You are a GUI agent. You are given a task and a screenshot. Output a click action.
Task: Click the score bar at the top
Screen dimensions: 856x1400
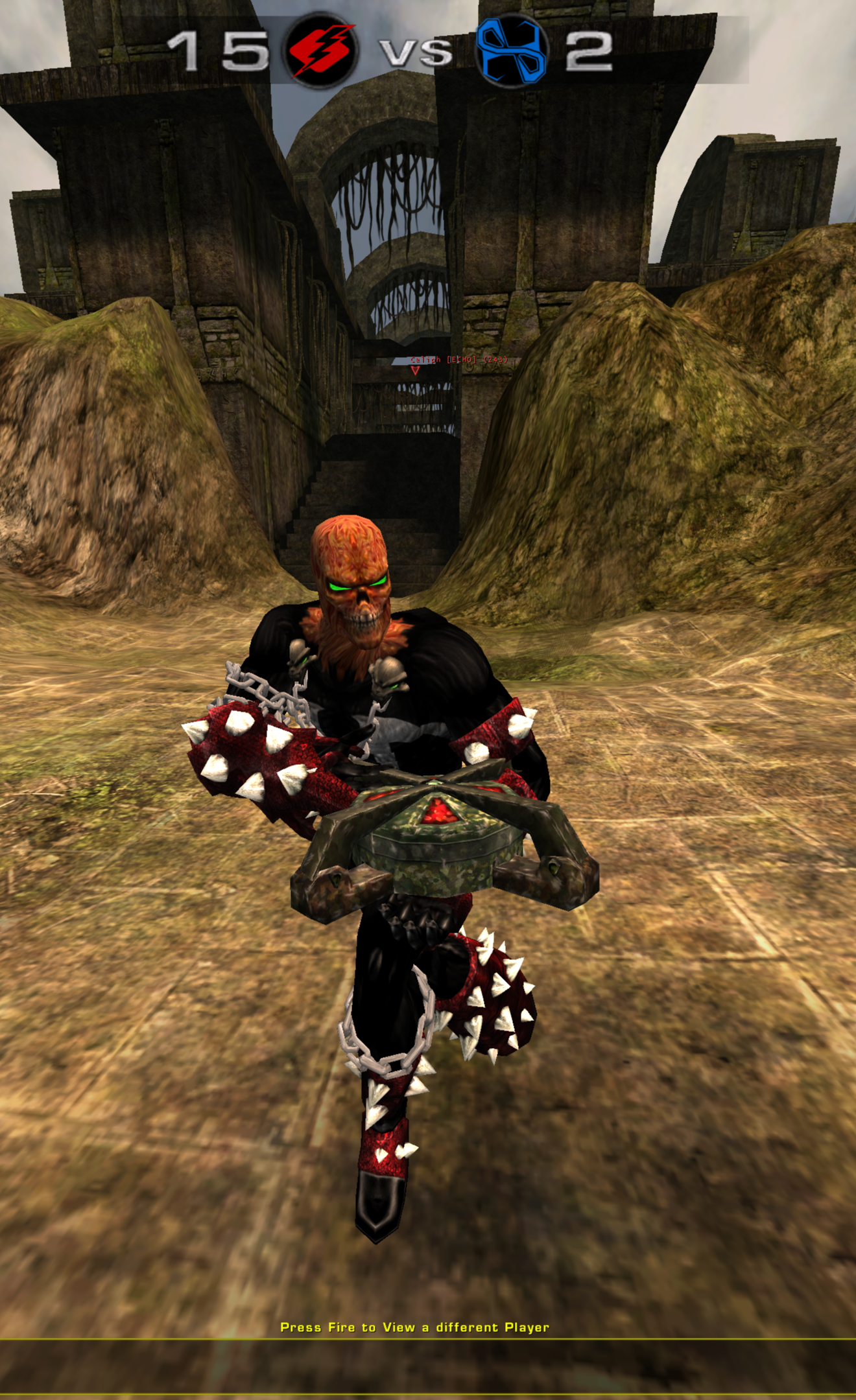click(389, 49)
